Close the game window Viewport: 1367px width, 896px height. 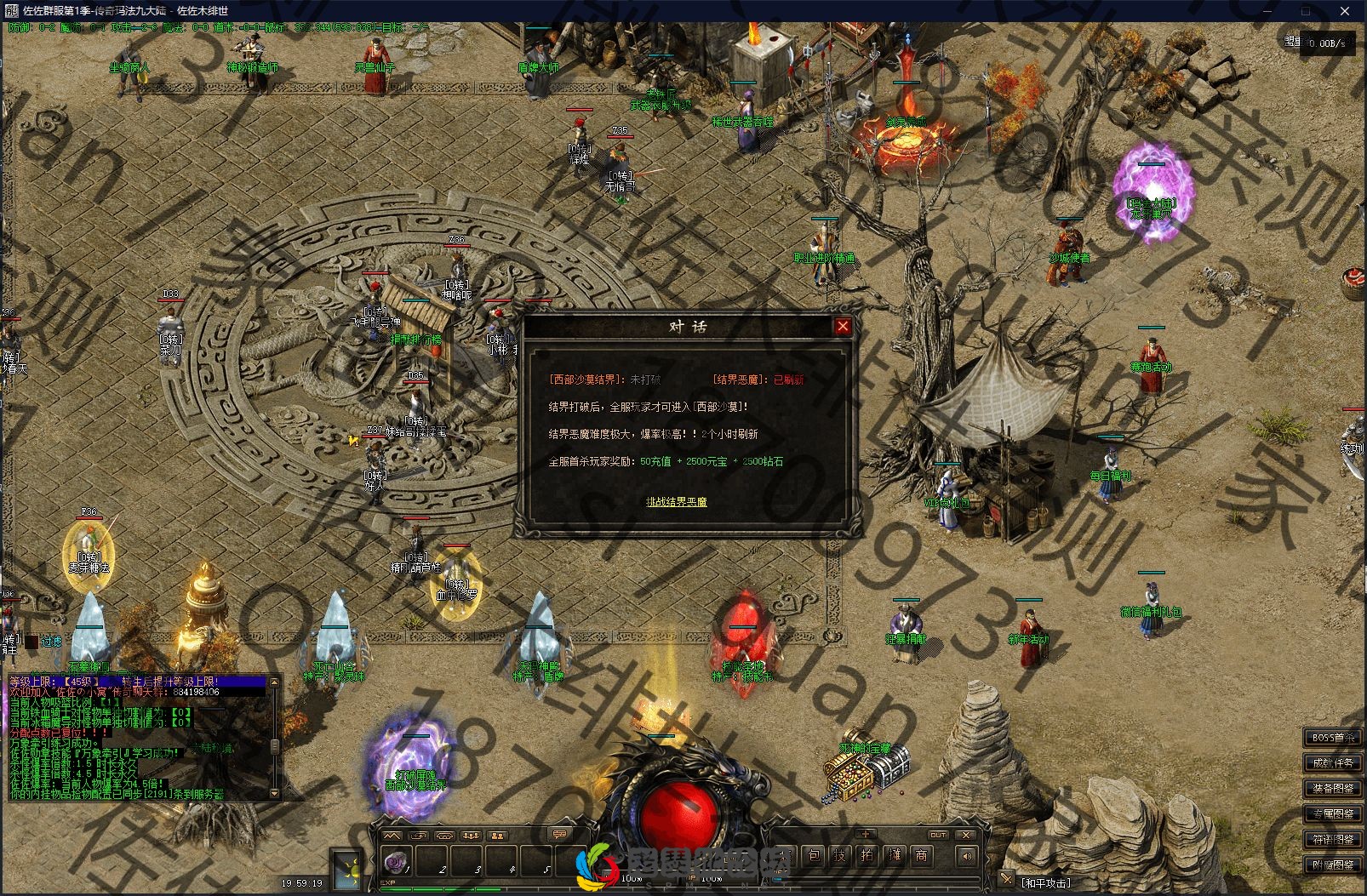tap(1346, 11)
